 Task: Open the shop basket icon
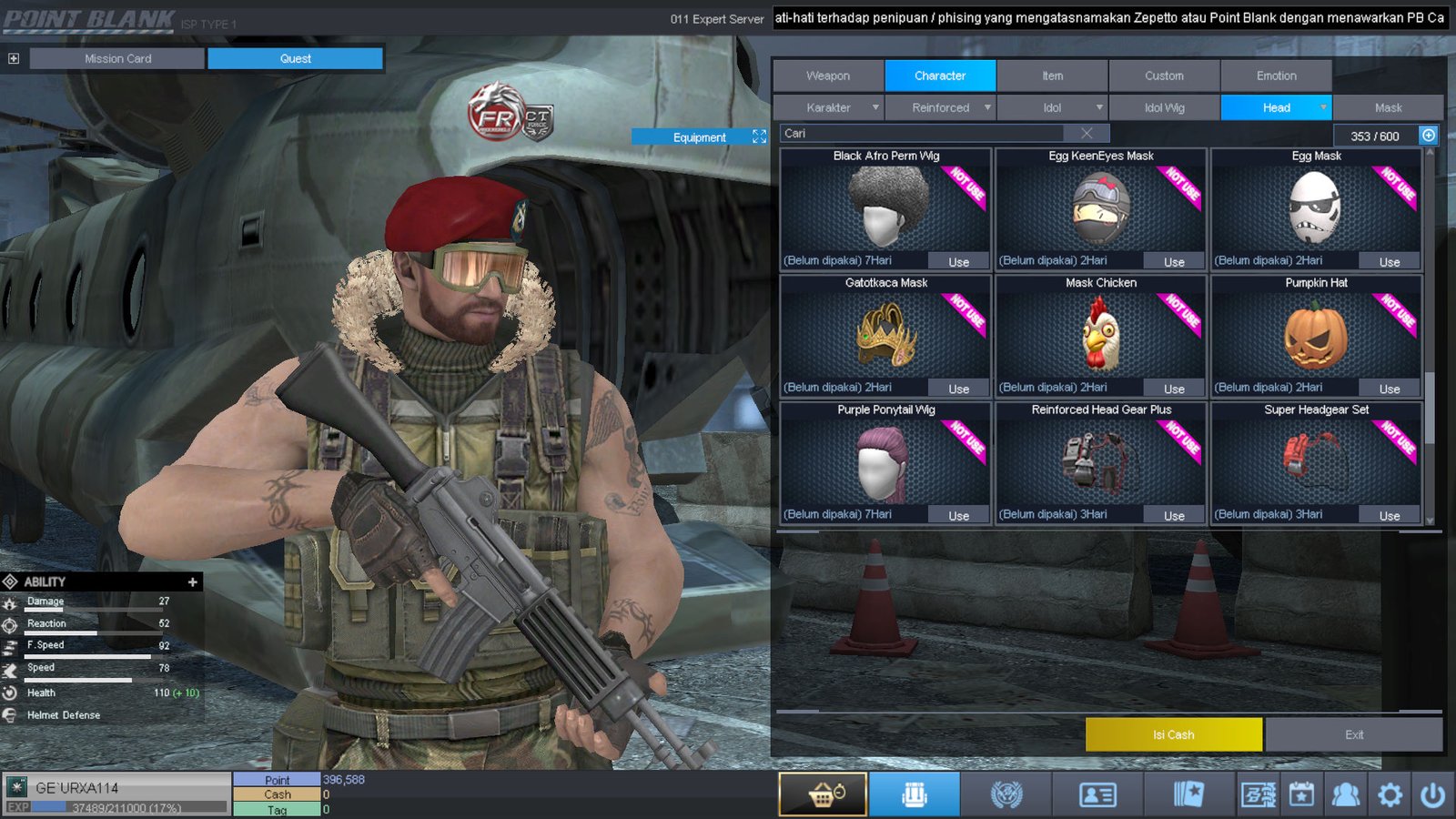pyautogui.click(x=823, y=794)
